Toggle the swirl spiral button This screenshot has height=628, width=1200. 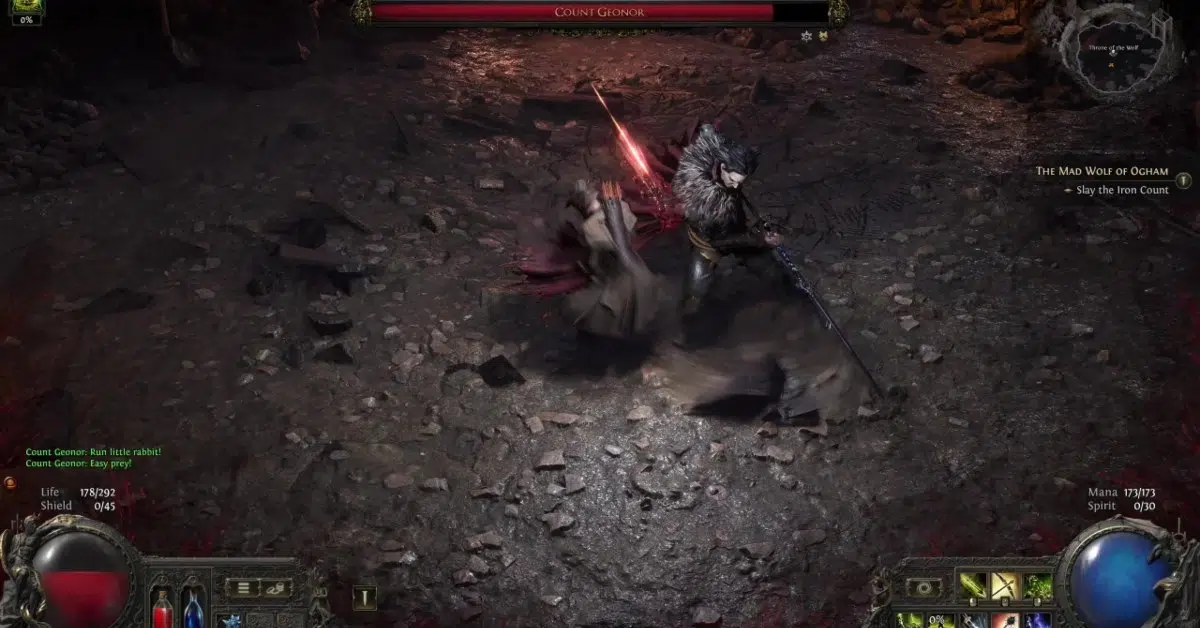pos(923,588)
